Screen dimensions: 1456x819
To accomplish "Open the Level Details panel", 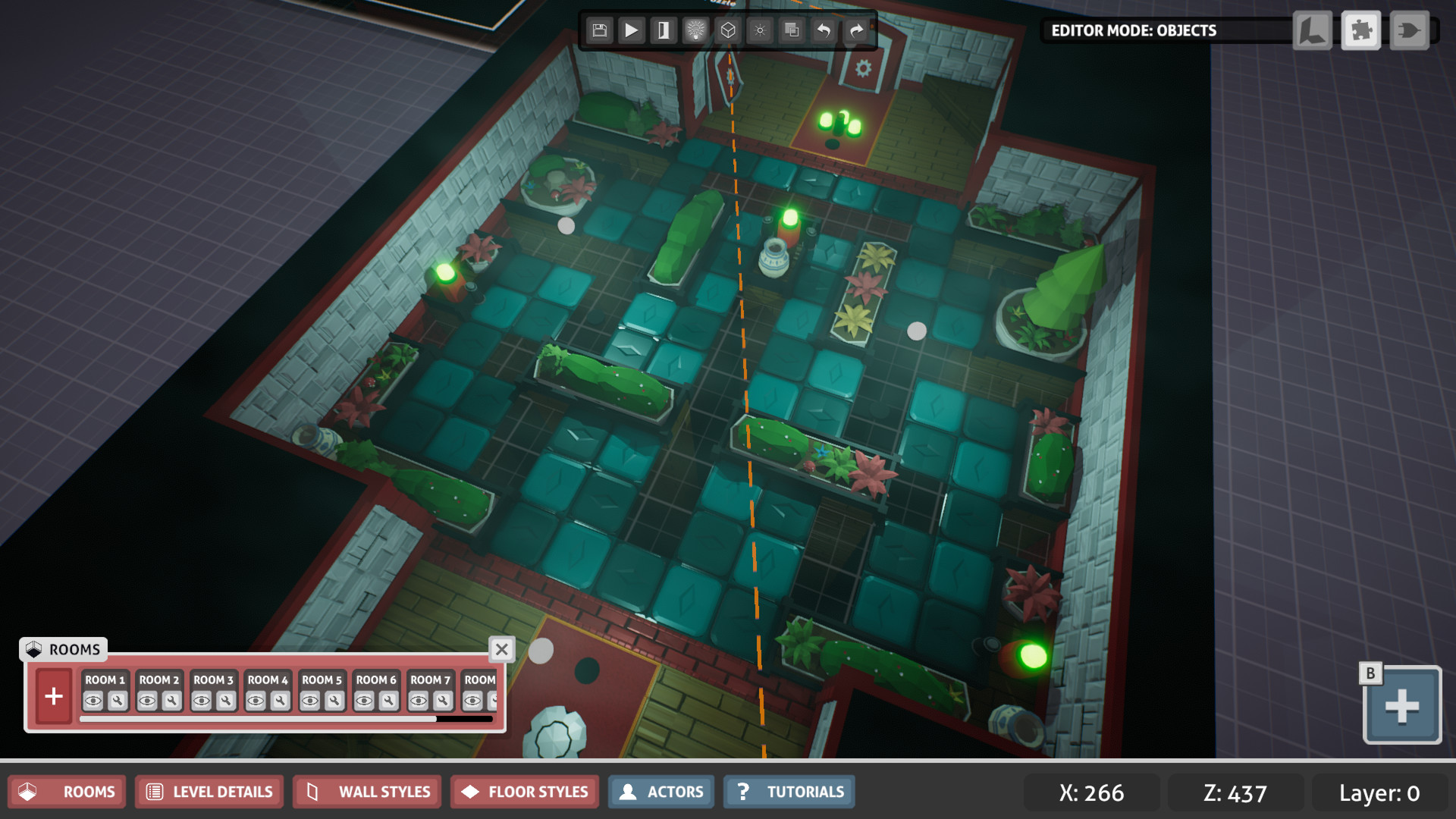I will tap(209, 792).
